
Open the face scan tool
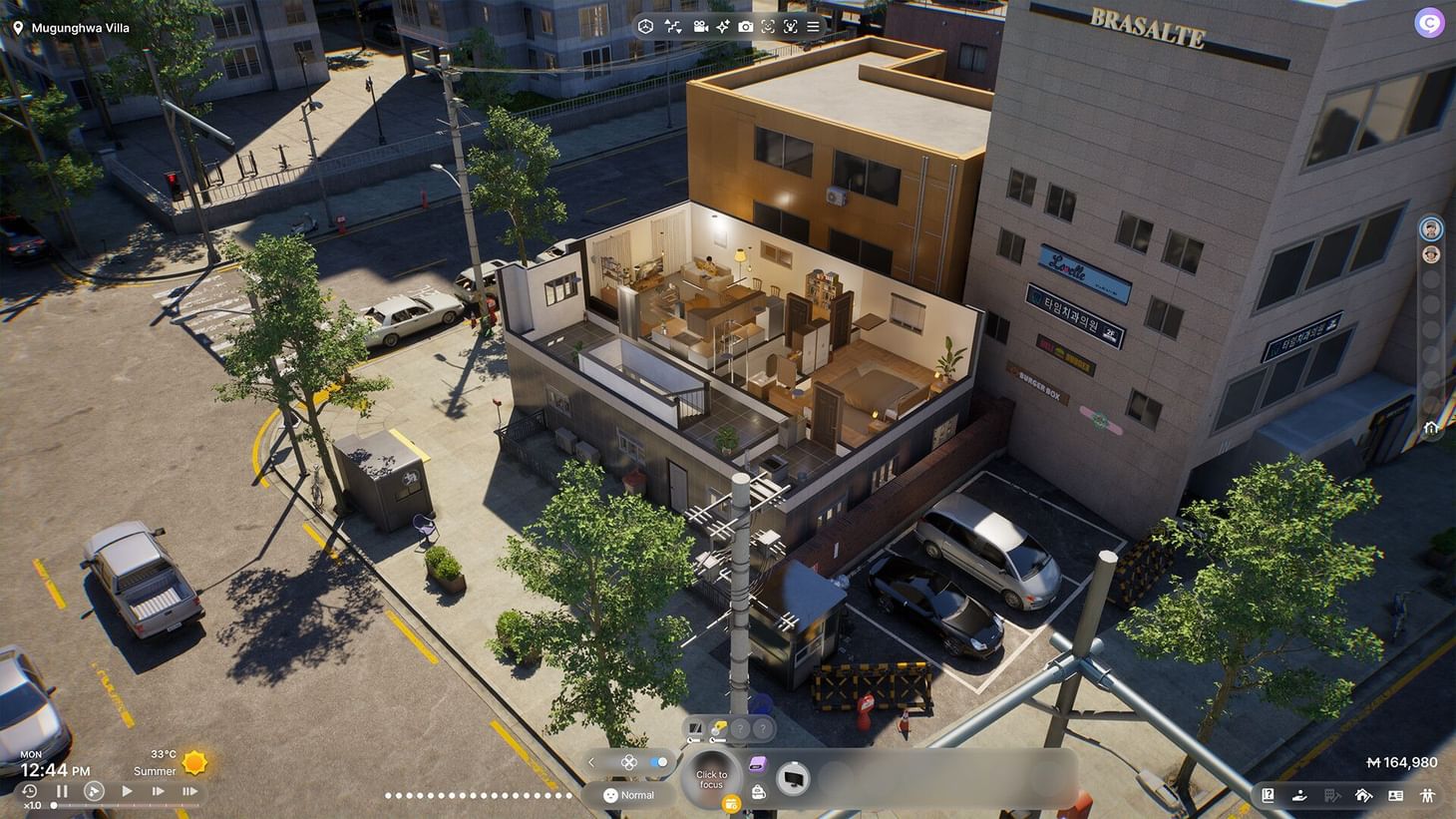point(769,27)
